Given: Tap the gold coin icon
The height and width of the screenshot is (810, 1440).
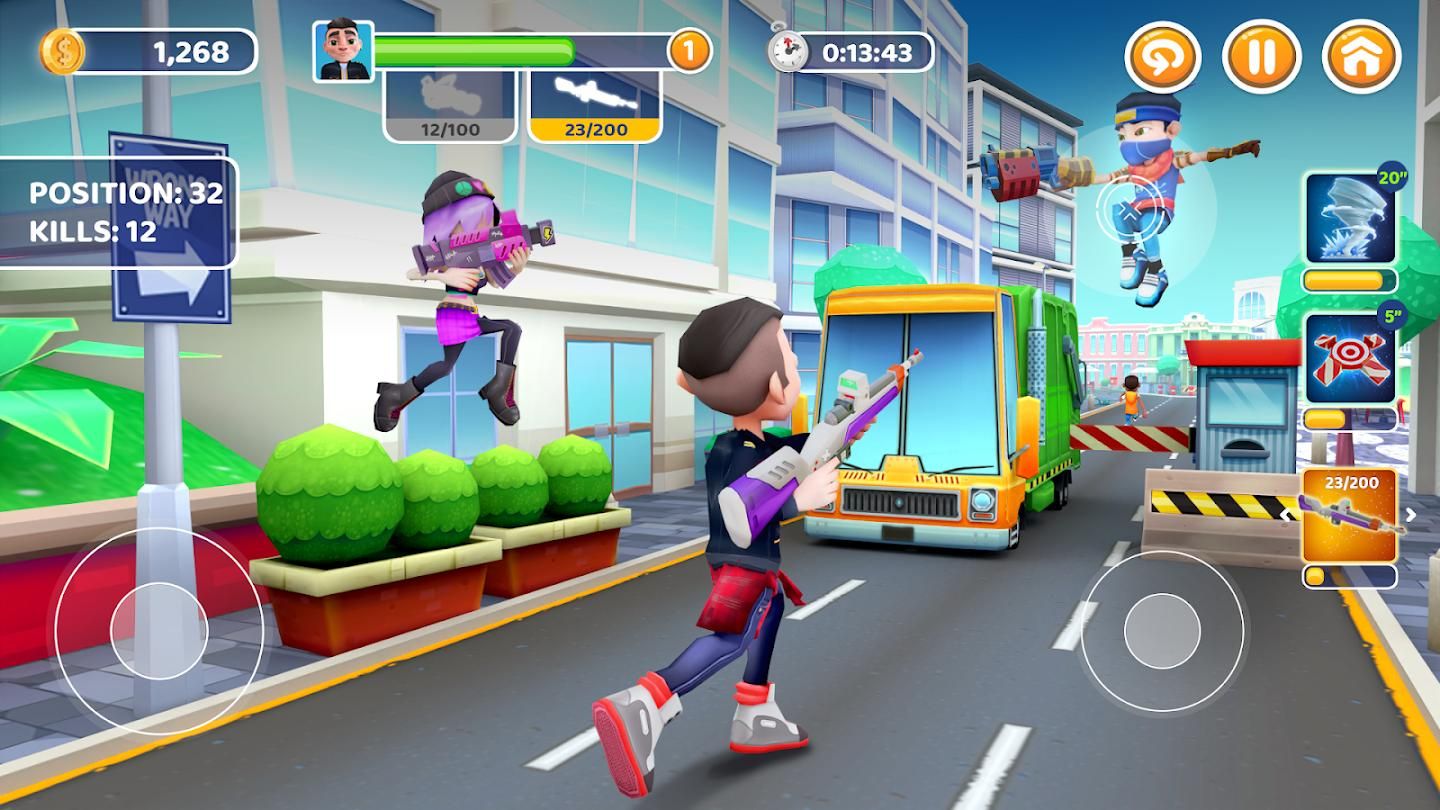Looking at the screenshot, I should point(62,51).
